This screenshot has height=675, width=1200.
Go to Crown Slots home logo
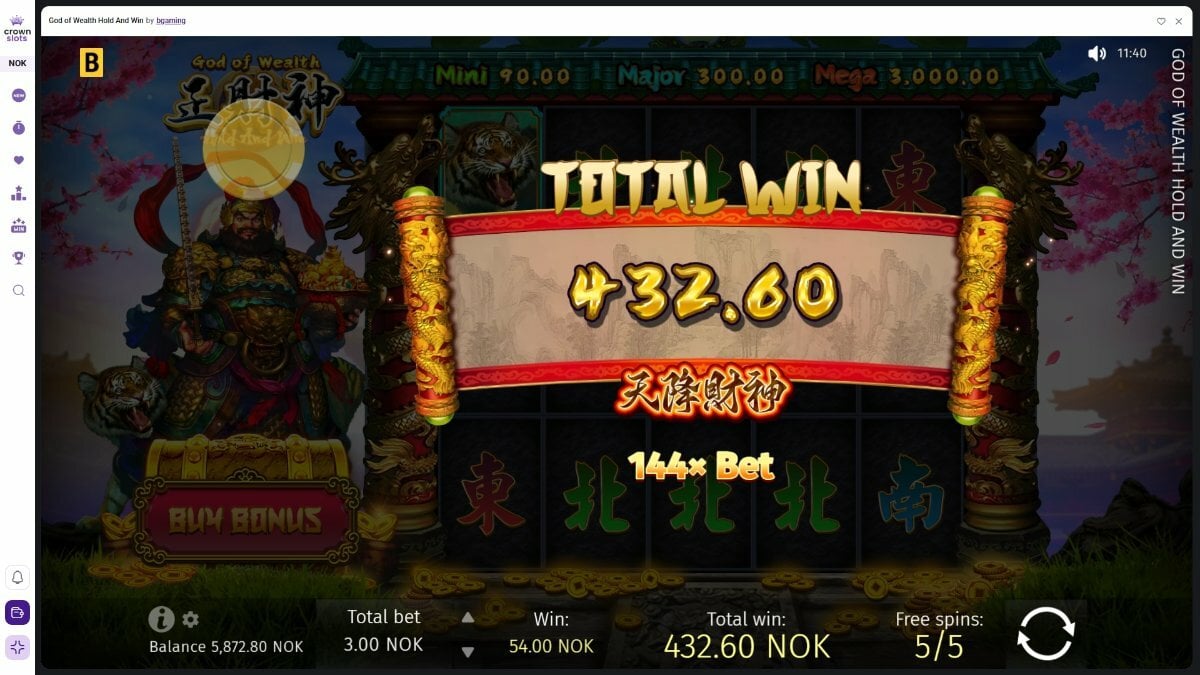[x=18, y=27]
